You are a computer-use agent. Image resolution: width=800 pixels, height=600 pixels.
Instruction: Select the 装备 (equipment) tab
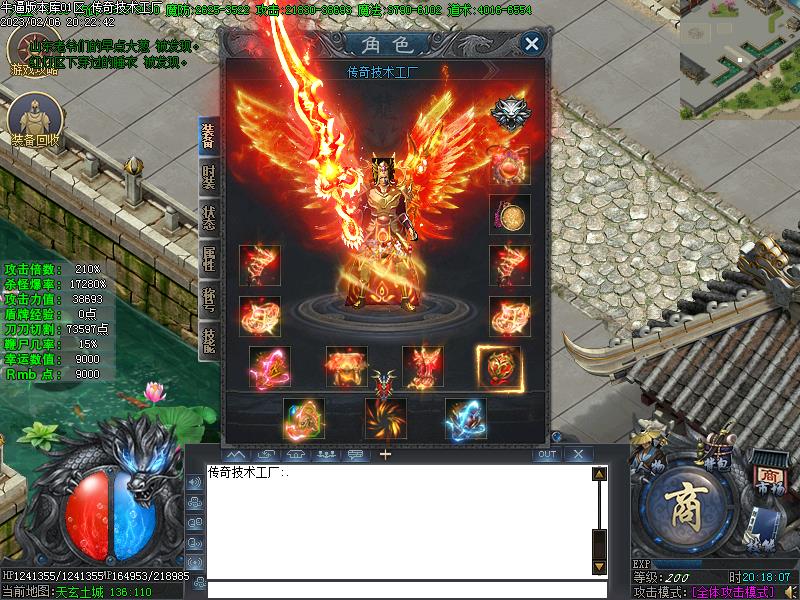(x=208, y=137)
